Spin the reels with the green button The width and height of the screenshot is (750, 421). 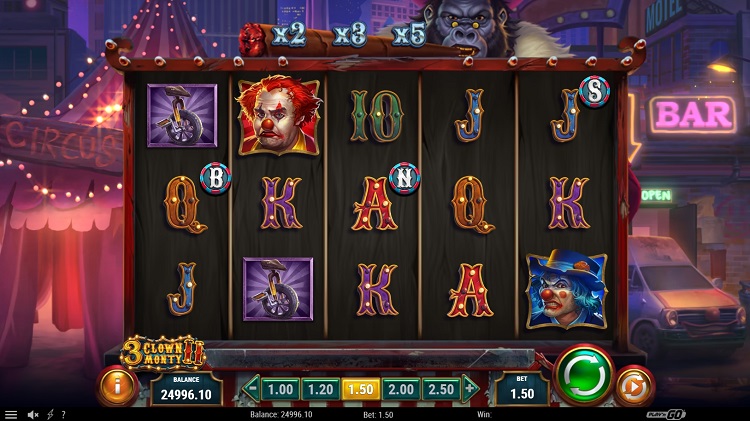[x=583, y=376]
